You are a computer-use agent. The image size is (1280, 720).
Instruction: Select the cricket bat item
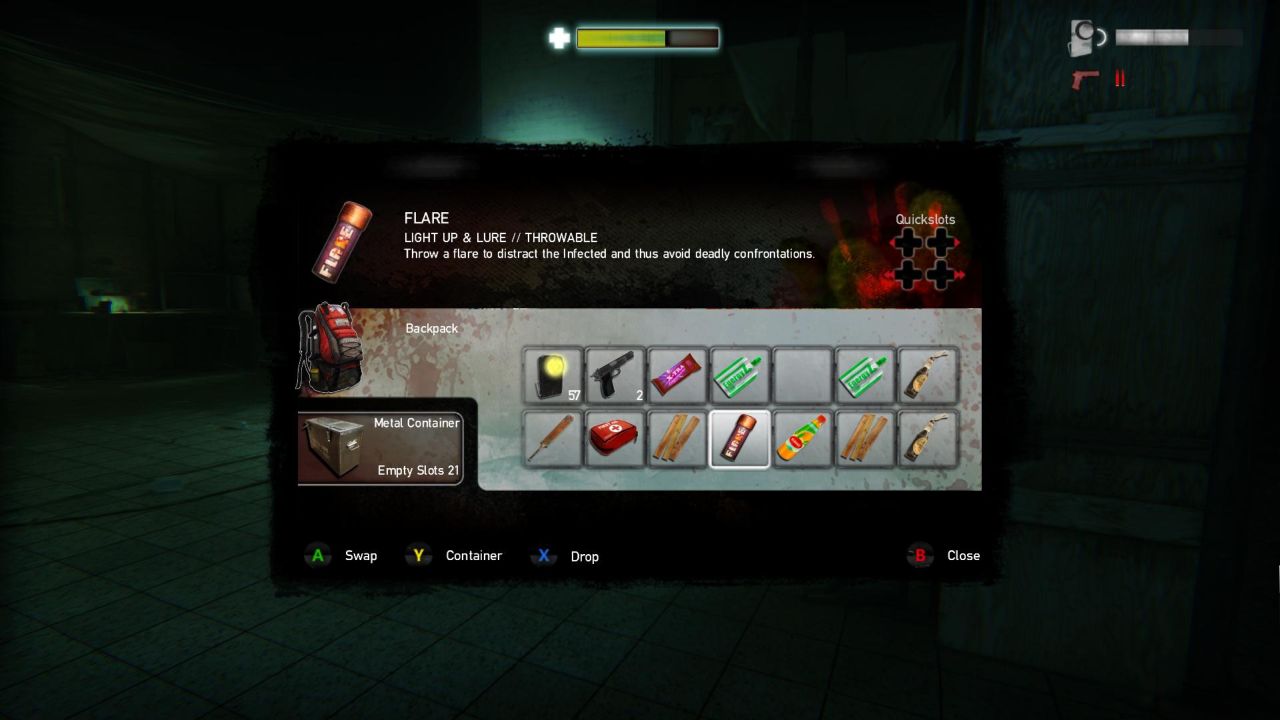click(554, 438)
